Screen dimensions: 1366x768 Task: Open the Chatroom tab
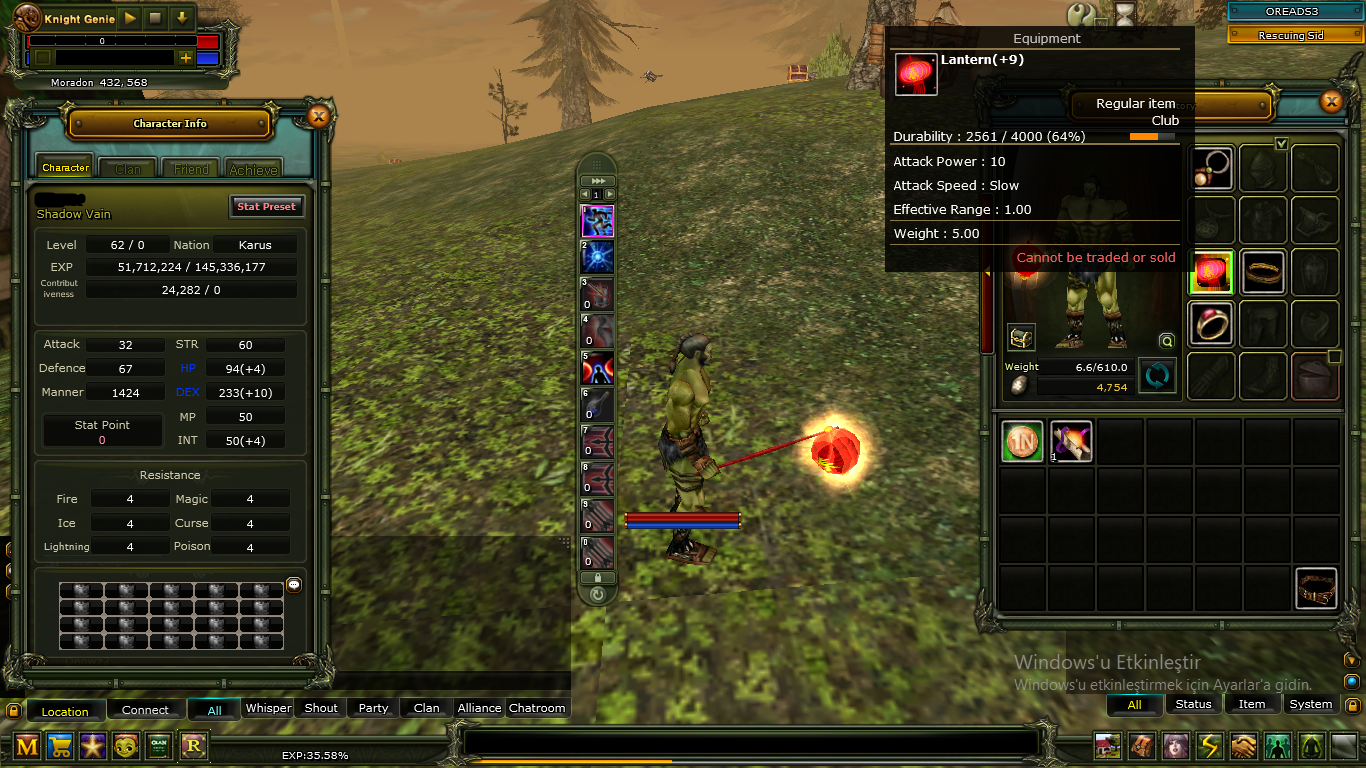coord(537,708)
